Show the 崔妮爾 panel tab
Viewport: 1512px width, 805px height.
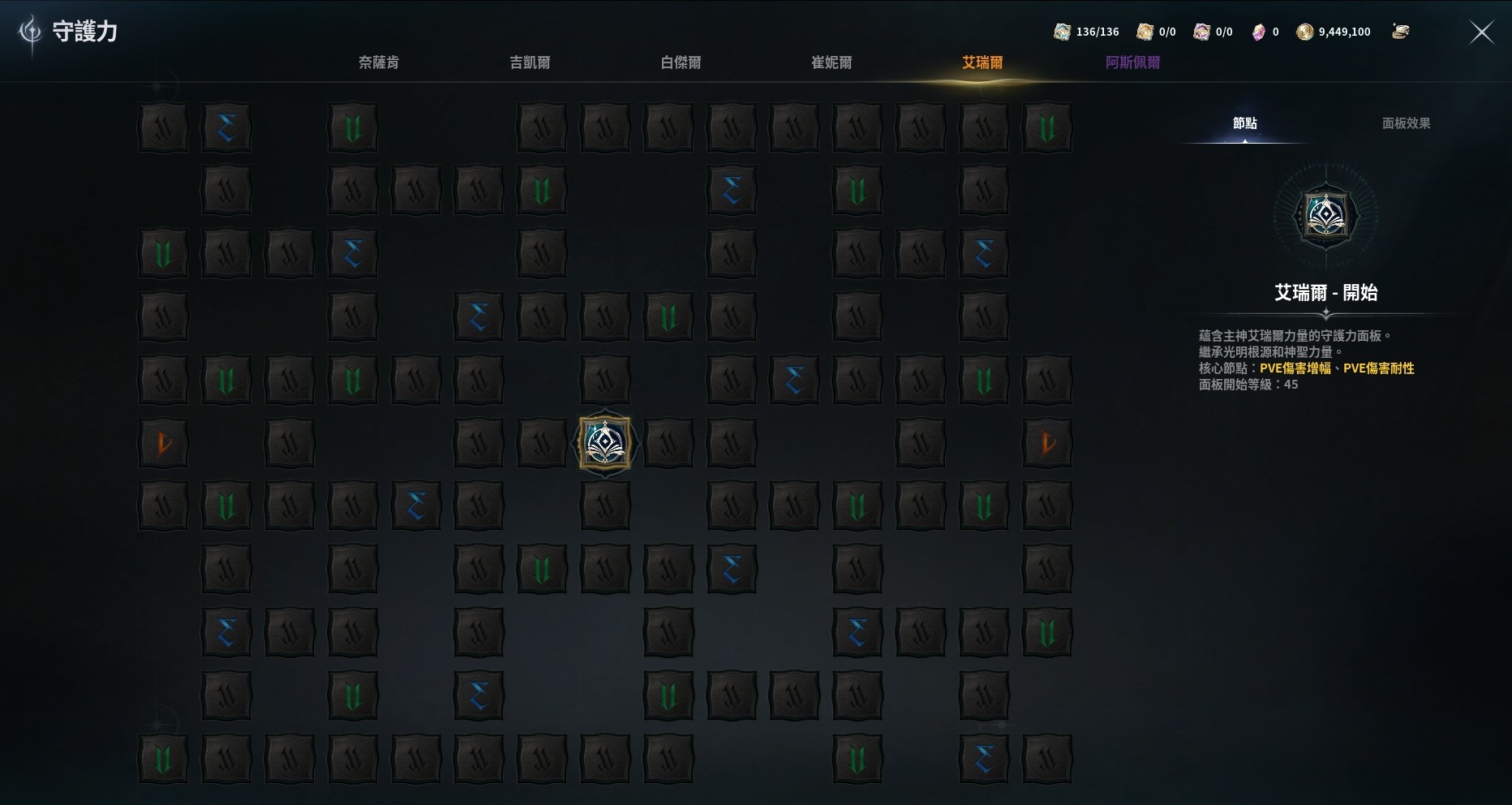pos(831,62)
